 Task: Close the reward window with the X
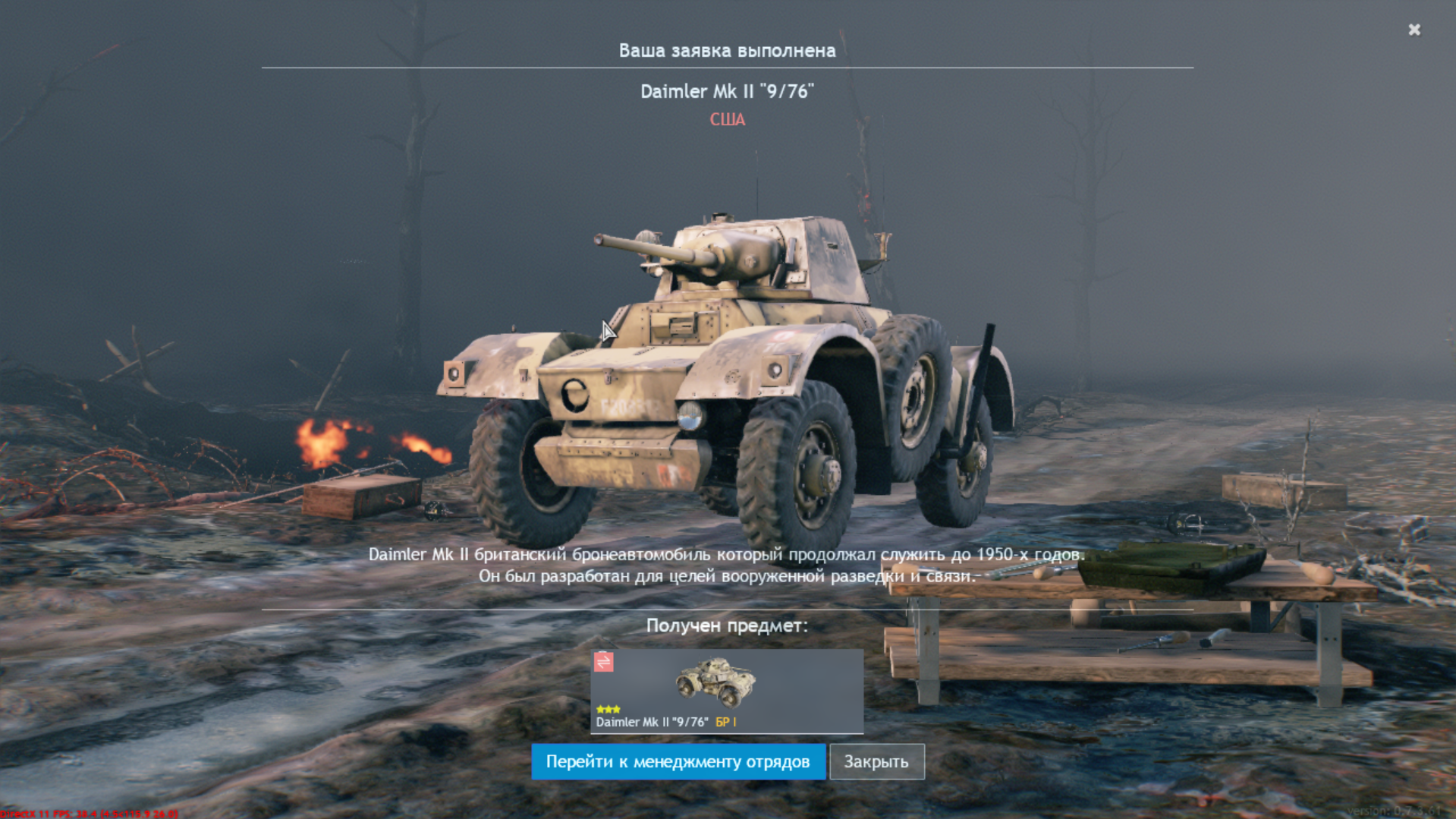1414,30
